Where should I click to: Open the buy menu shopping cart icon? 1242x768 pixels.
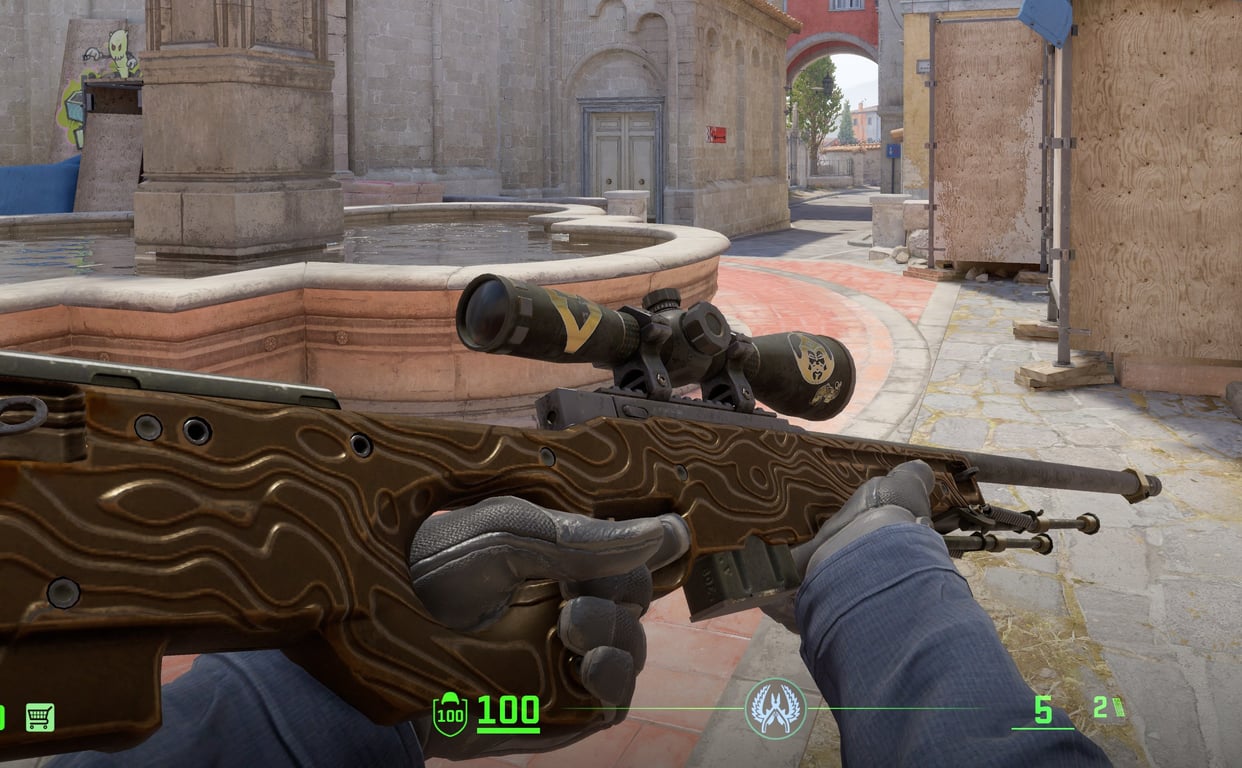click(x=40, y=716)
